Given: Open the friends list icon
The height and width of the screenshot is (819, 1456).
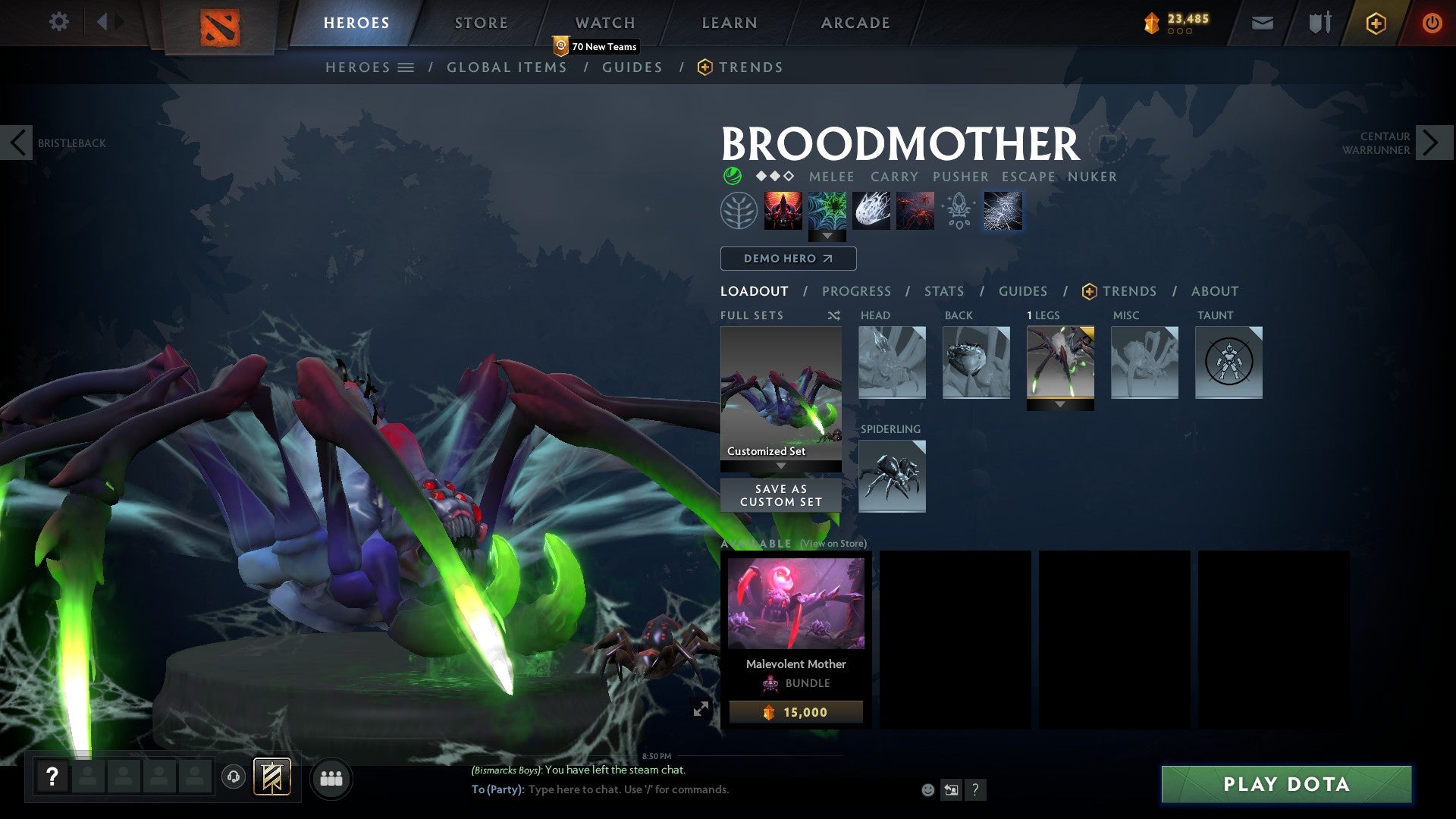Looking at the screenshot, I should pos(331,778).
